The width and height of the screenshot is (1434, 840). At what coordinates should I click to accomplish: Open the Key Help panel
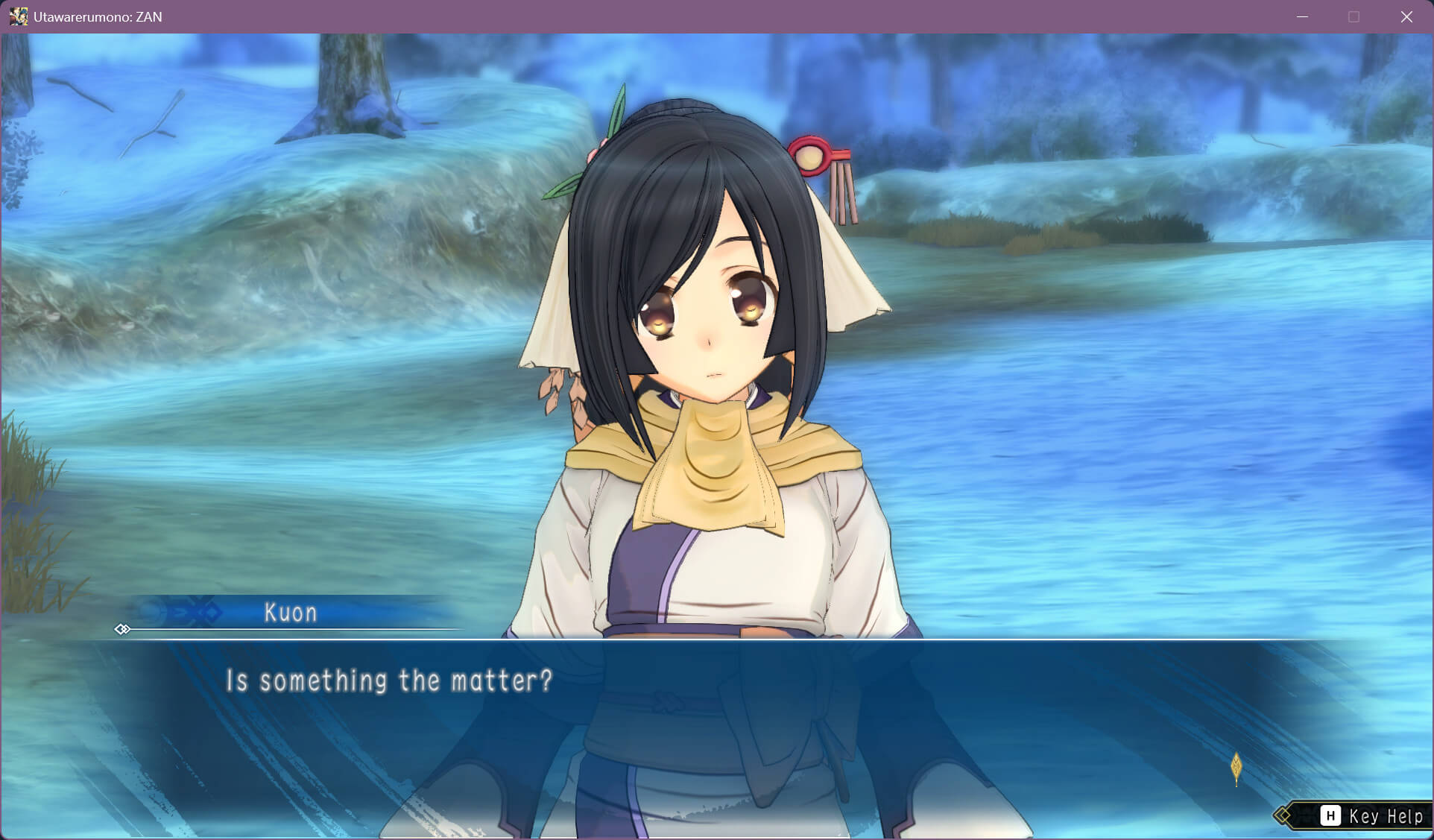(1371, 816)
